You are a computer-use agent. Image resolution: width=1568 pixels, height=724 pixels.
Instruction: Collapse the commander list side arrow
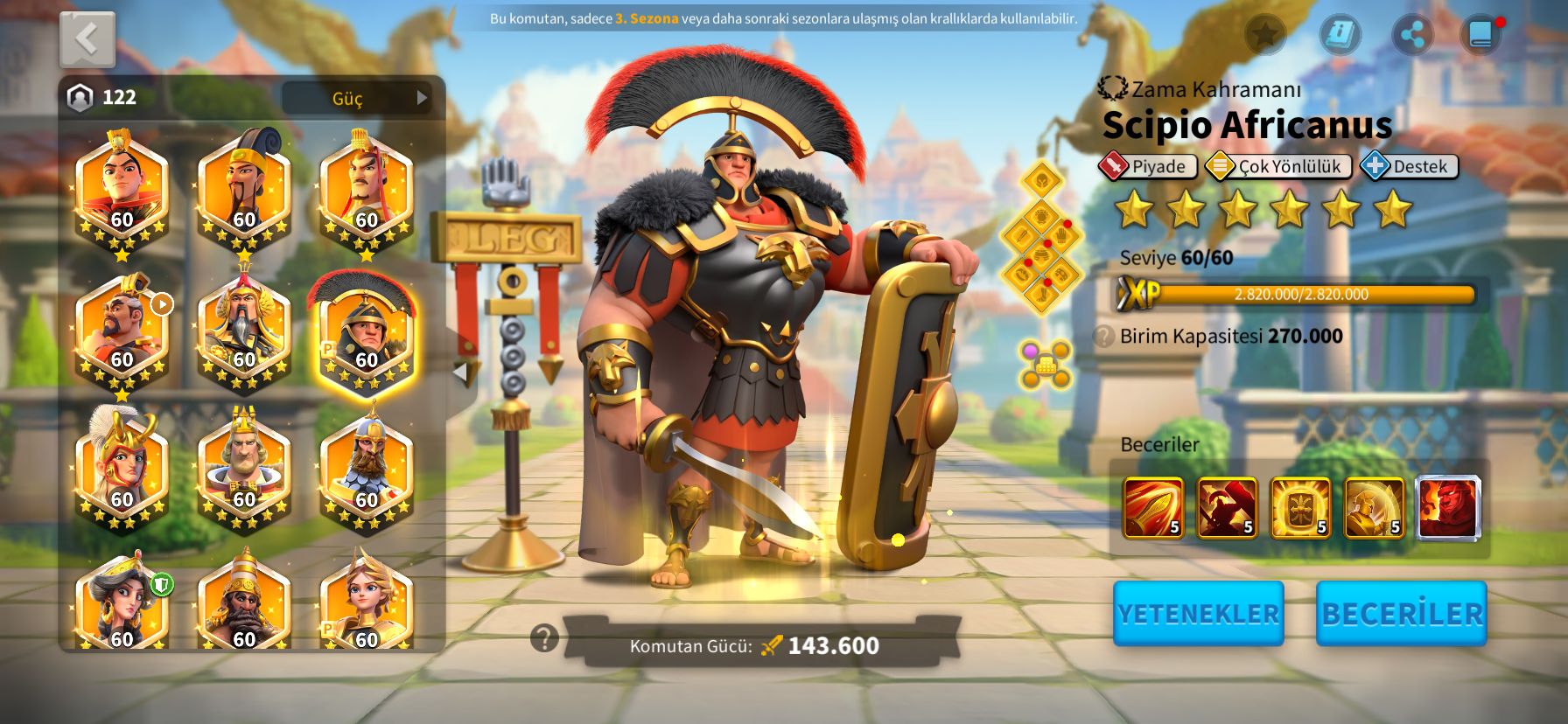tap(460, 371)
